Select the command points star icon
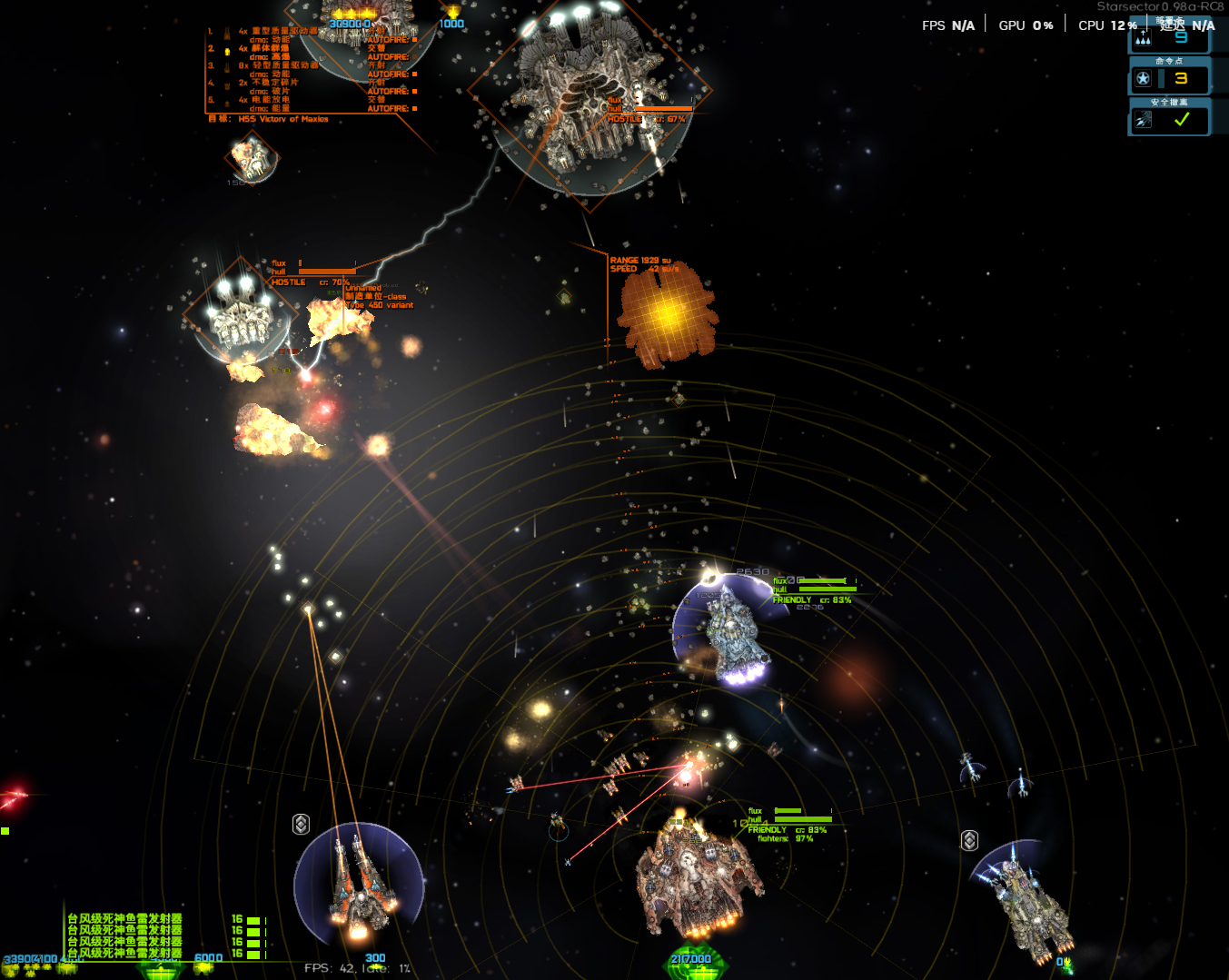1229x980 pixels. coord(1143,79)
